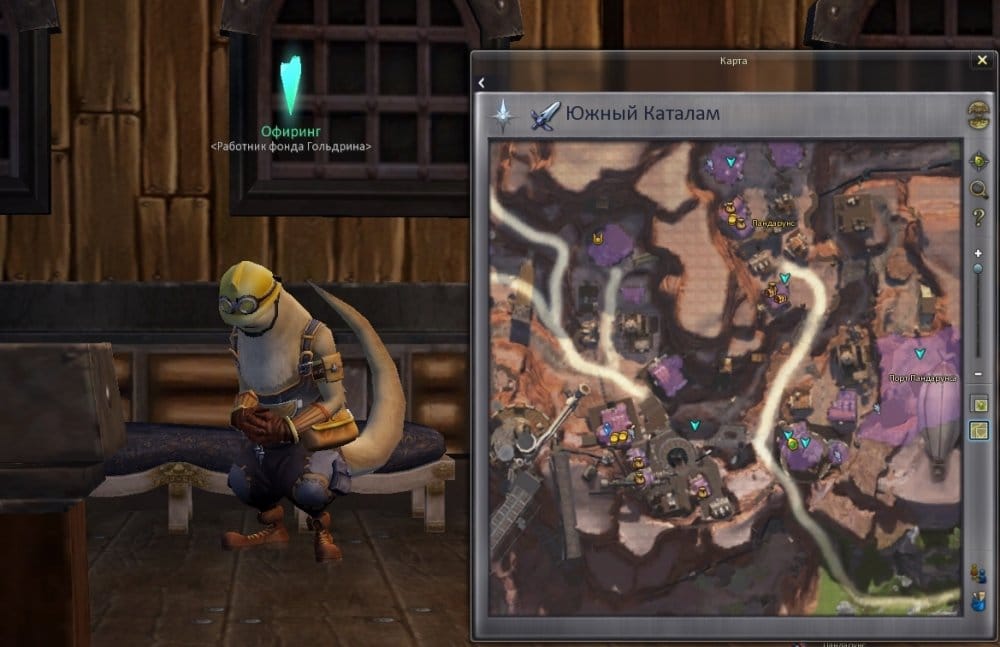1000x647 pixels.
Task: Click the blue bucket icon on map panel
Action: (x=979, y=602)
